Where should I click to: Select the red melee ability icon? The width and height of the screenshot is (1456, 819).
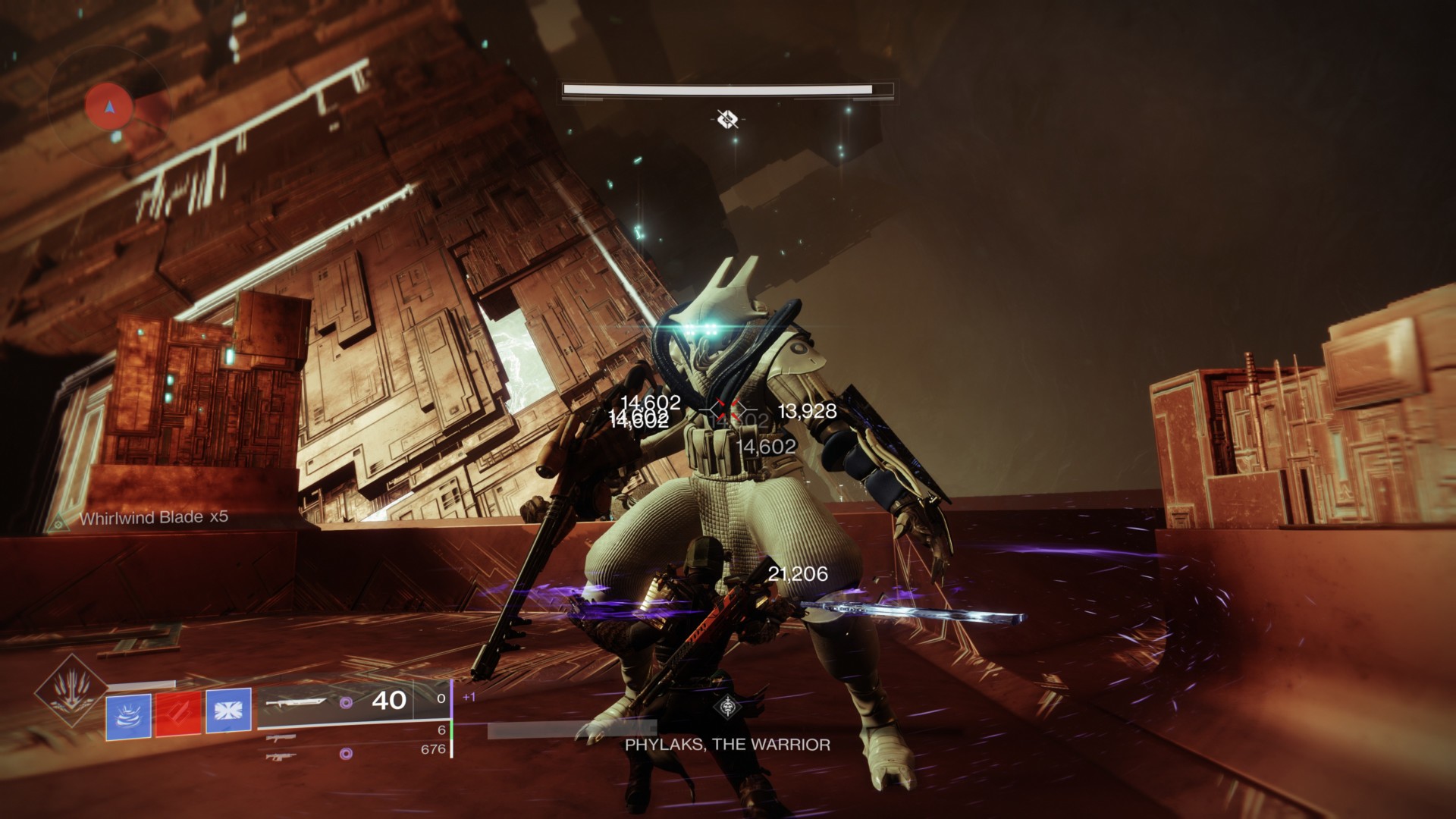tap(178, 714)
